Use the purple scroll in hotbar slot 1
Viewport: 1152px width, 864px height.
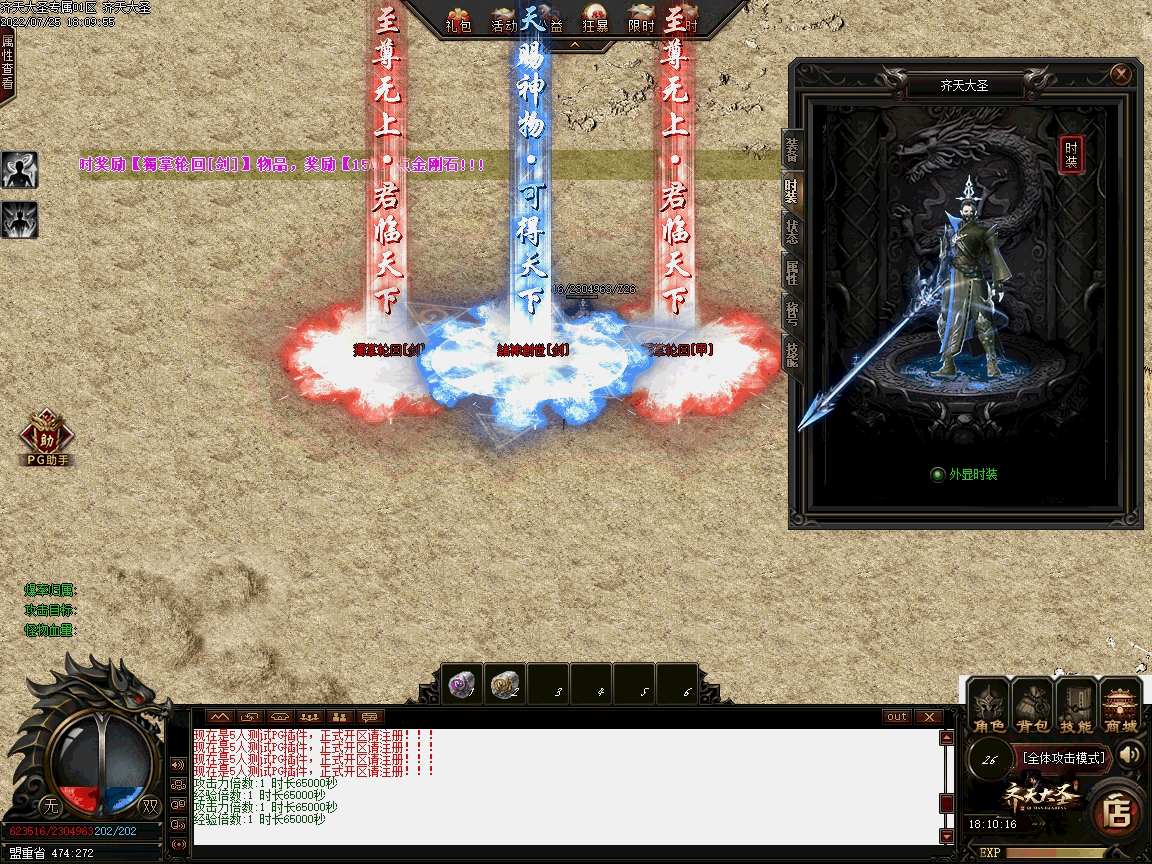pyautogui.click(x=462, y=685)
